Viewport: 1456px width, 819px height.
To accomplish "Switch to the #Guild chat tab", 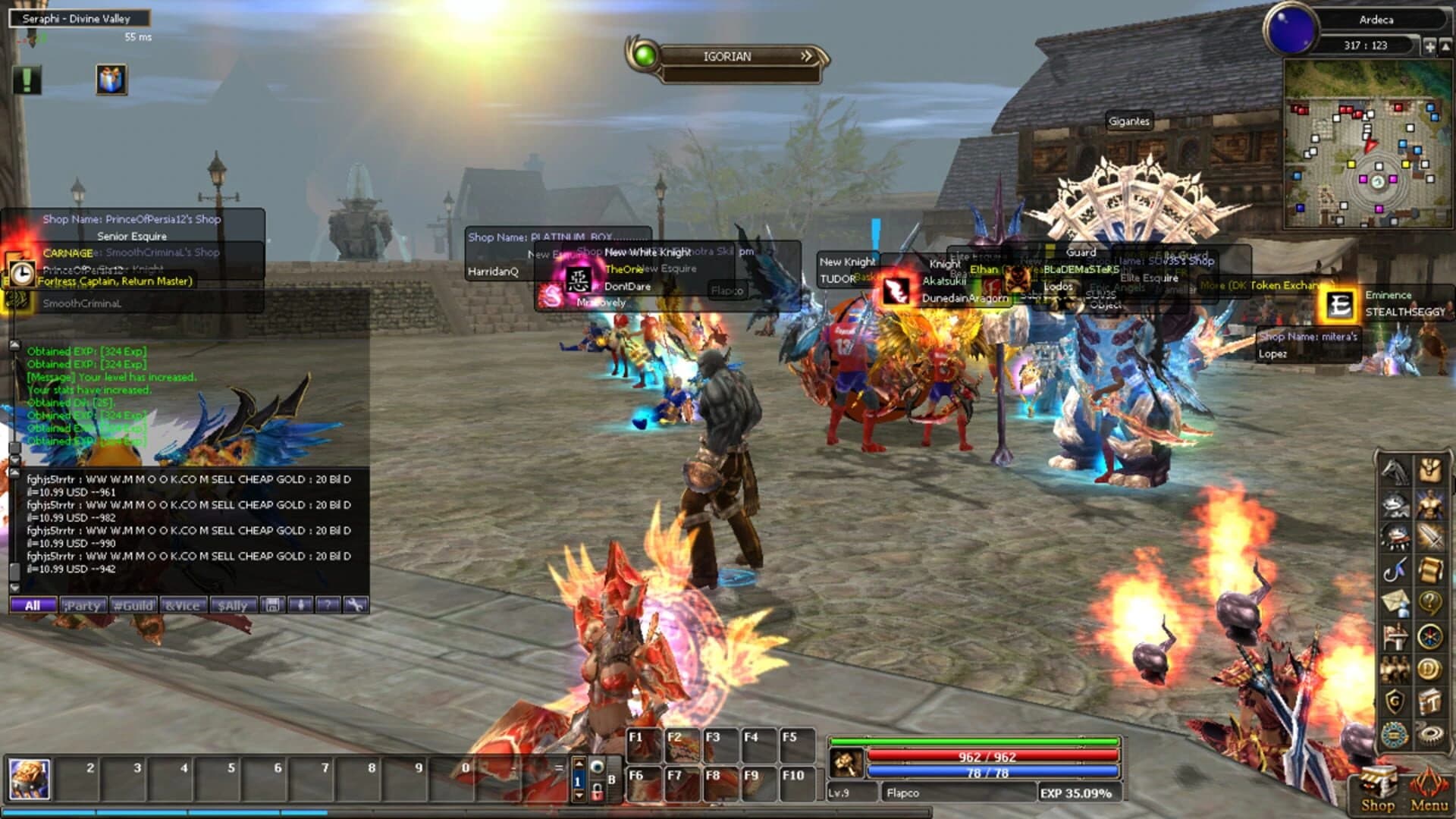I will coord(132,605).
